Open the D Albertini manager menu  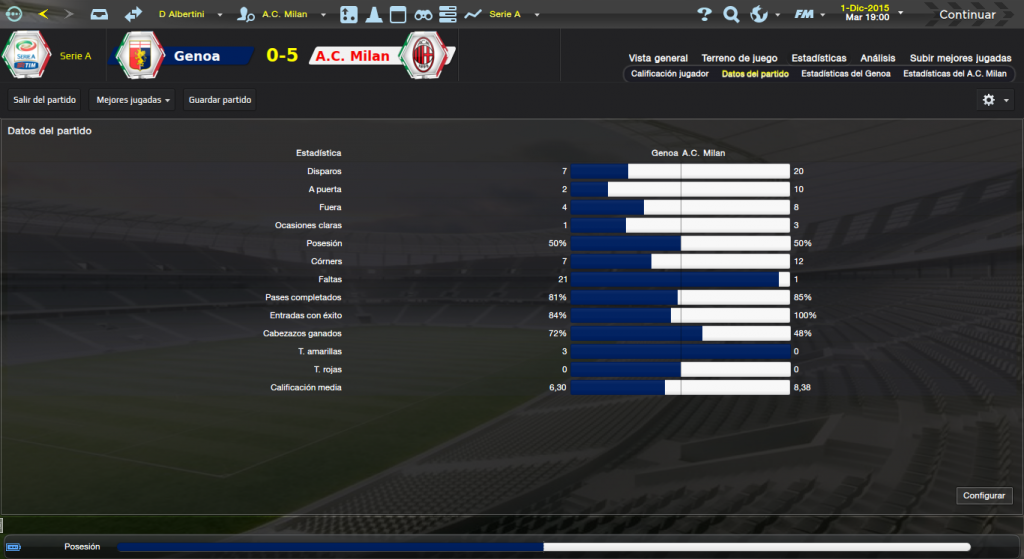click(189, 15)
